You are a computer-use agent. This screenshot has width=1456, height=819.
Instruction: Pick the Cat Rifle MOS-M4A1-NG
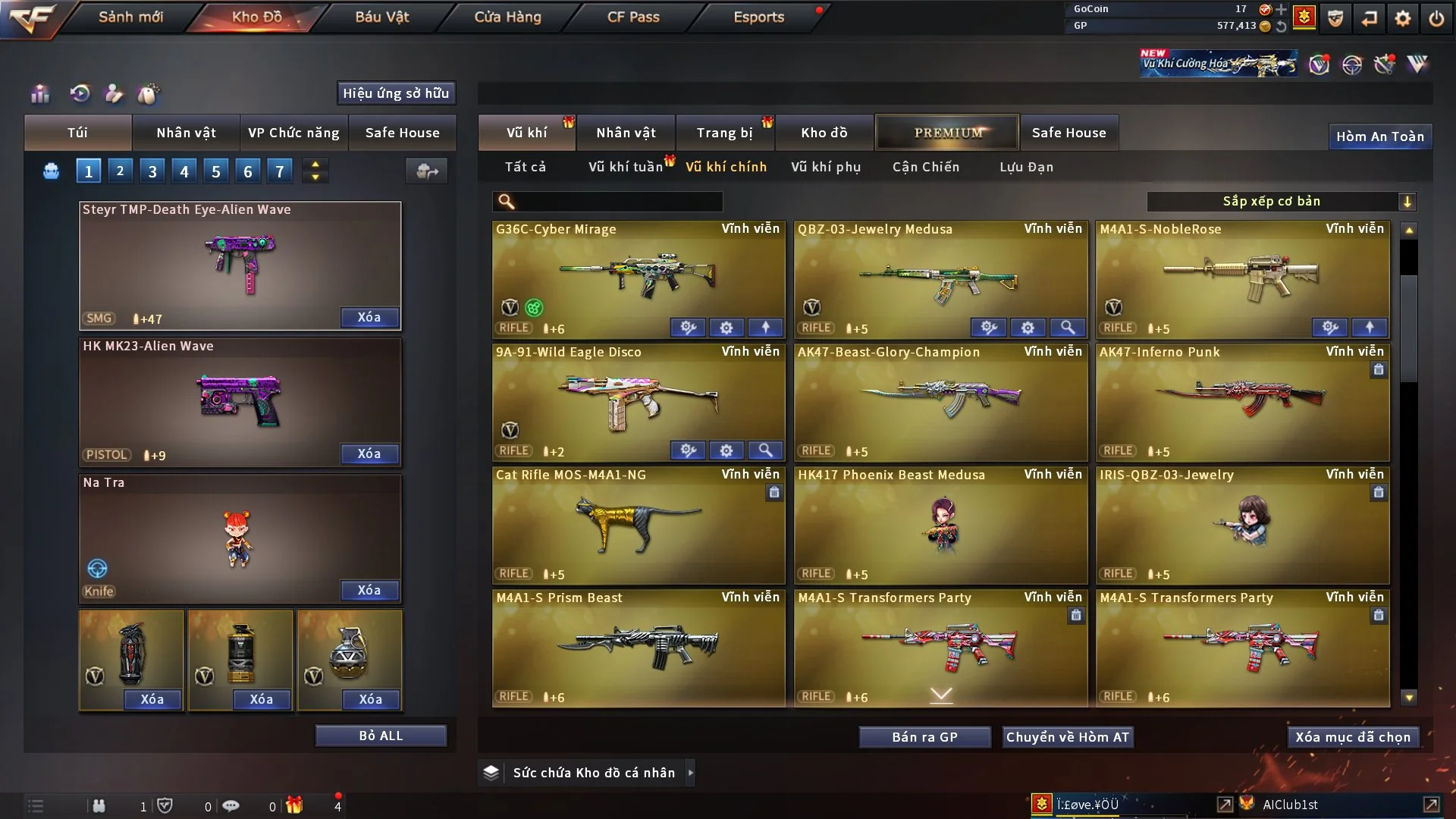click(x=639, y=525)
